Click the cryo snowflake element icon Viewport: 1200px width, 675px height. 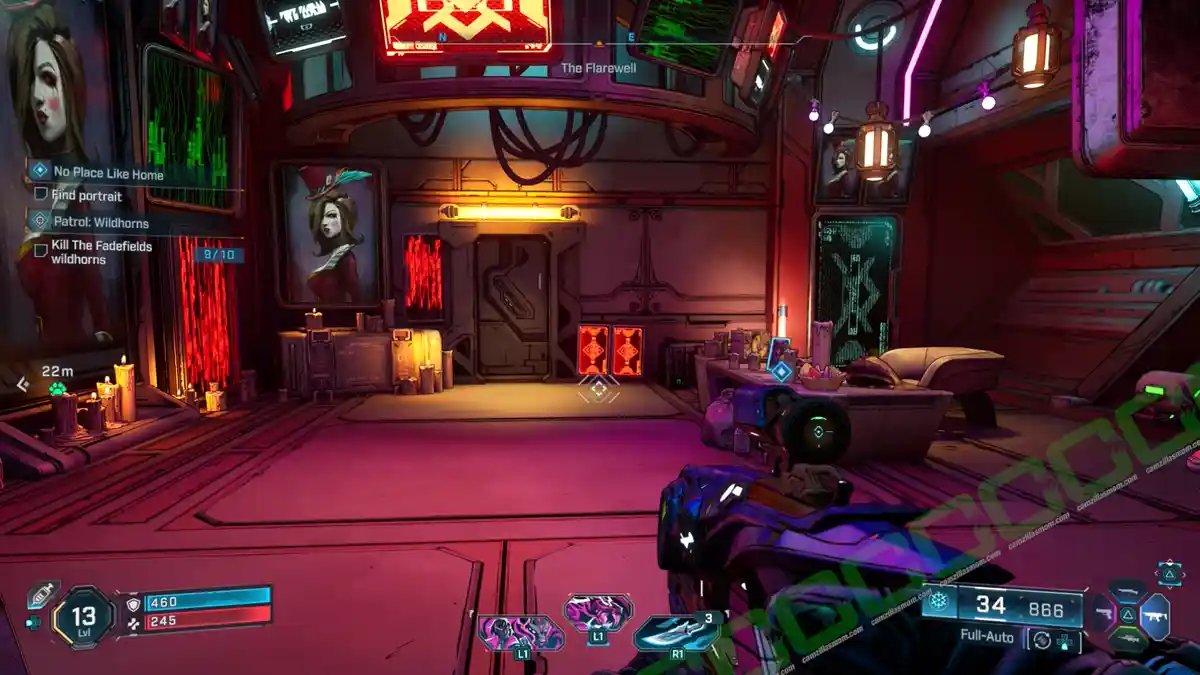(x=938, y=602)
